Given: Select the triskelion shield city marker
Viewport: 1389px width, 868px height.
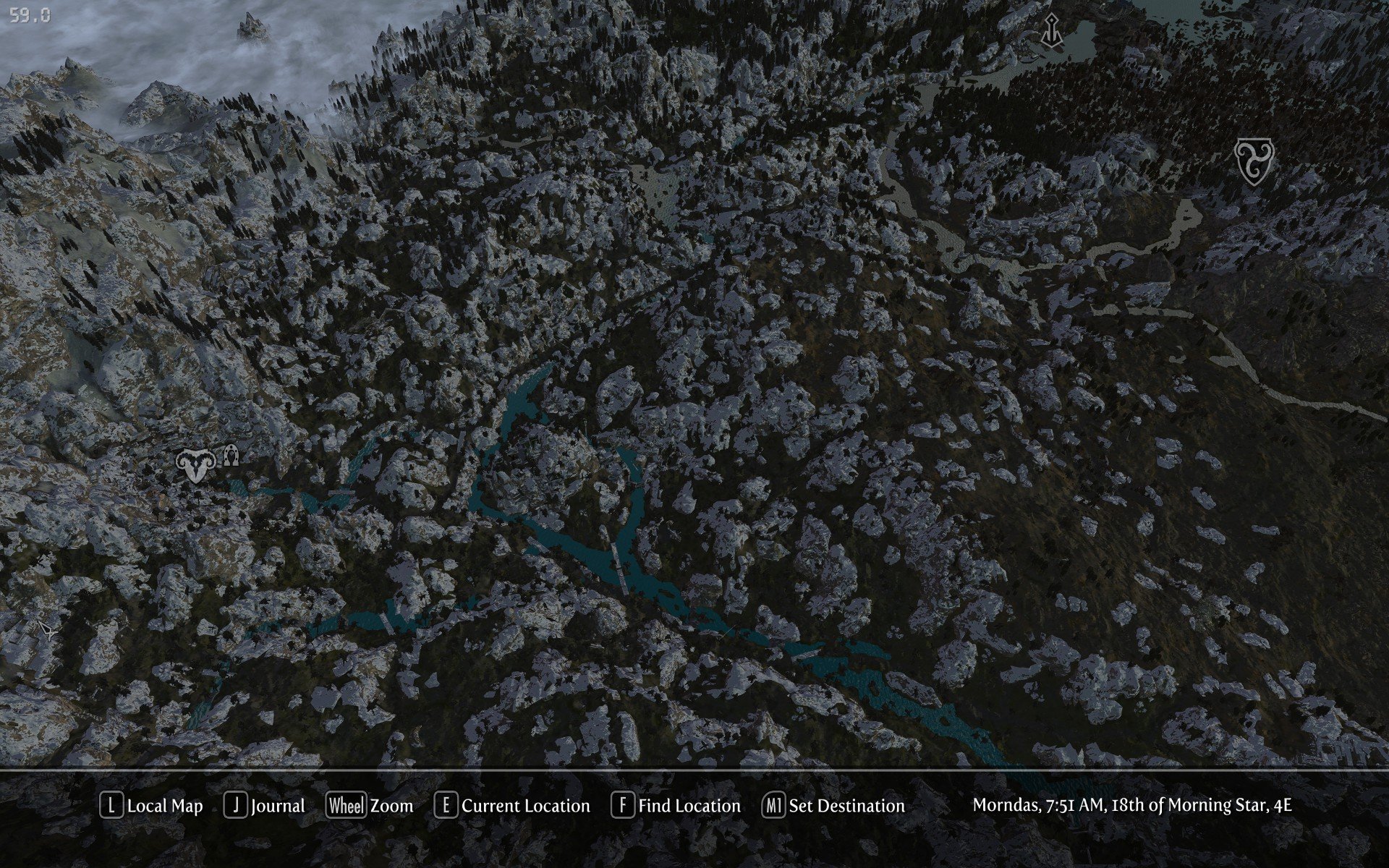Looking at the screenshot, I should [x=1254, y=161].
